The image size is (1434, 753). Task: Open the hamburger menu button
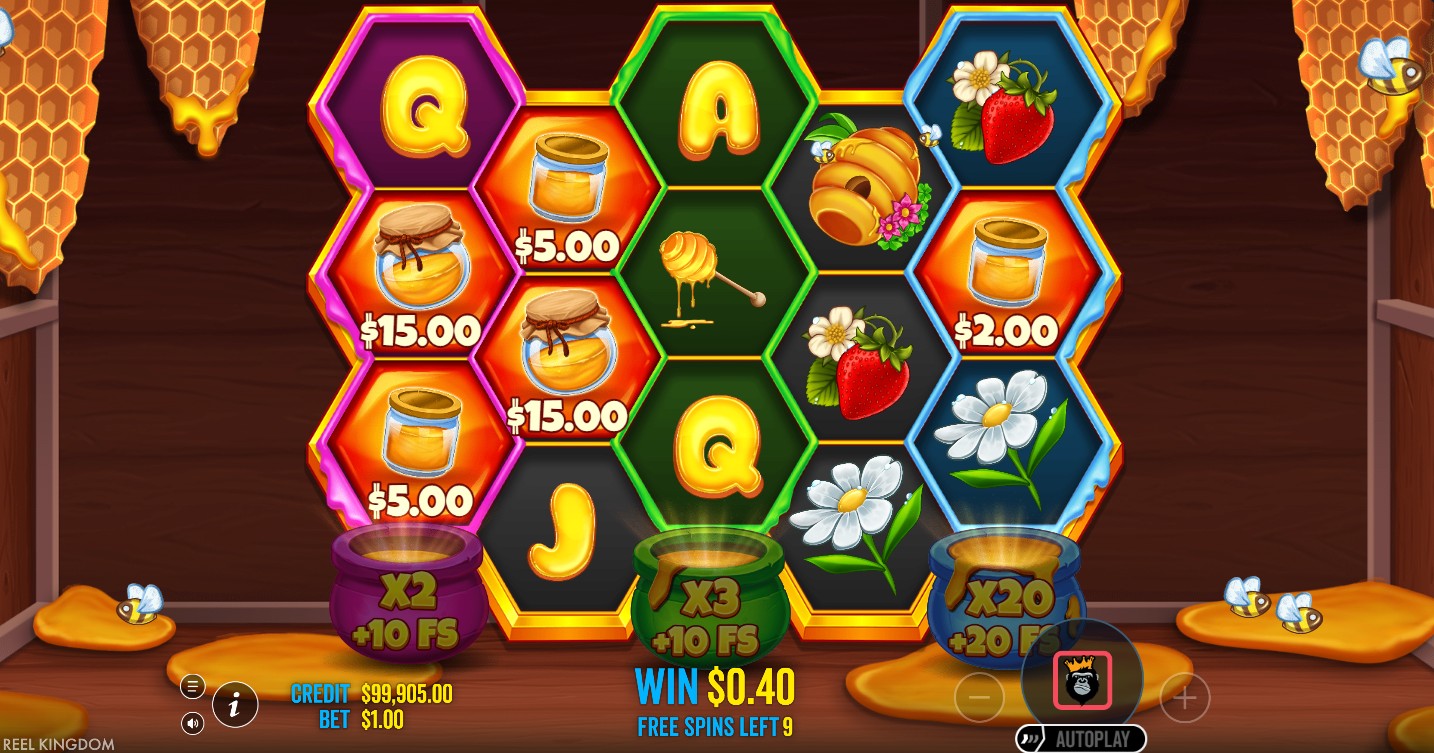pyautogui.click(x=193, y=686)
